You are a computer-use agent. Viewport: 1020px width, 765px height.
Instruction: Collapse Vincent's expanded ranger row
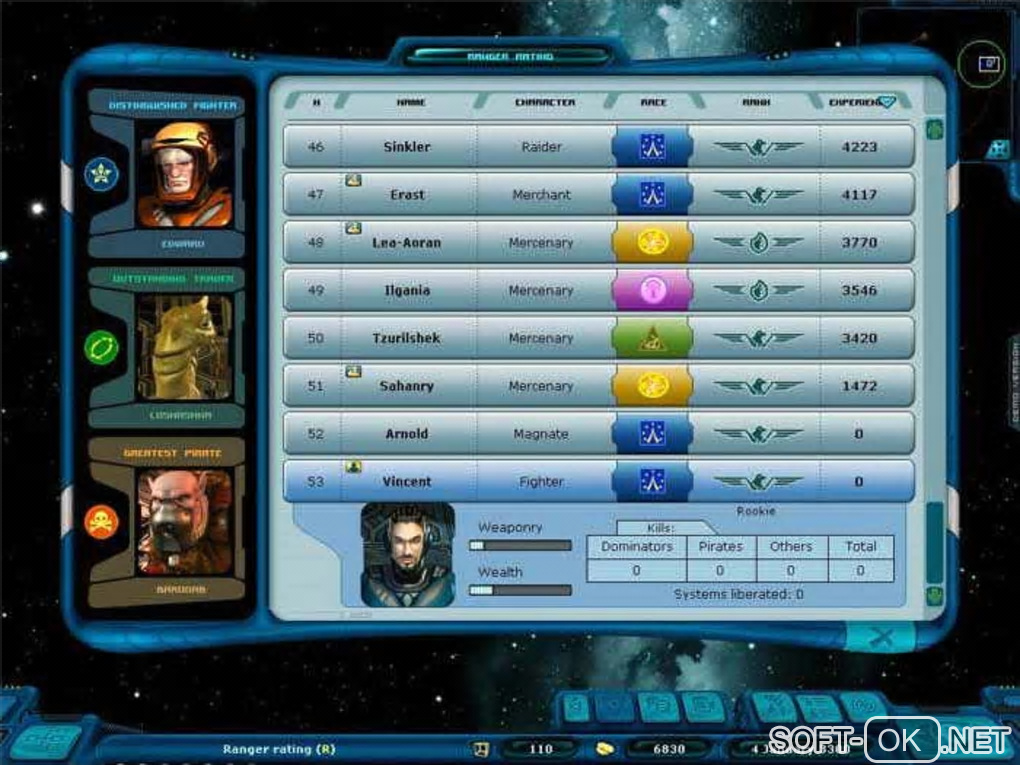[x=407, y=482]
